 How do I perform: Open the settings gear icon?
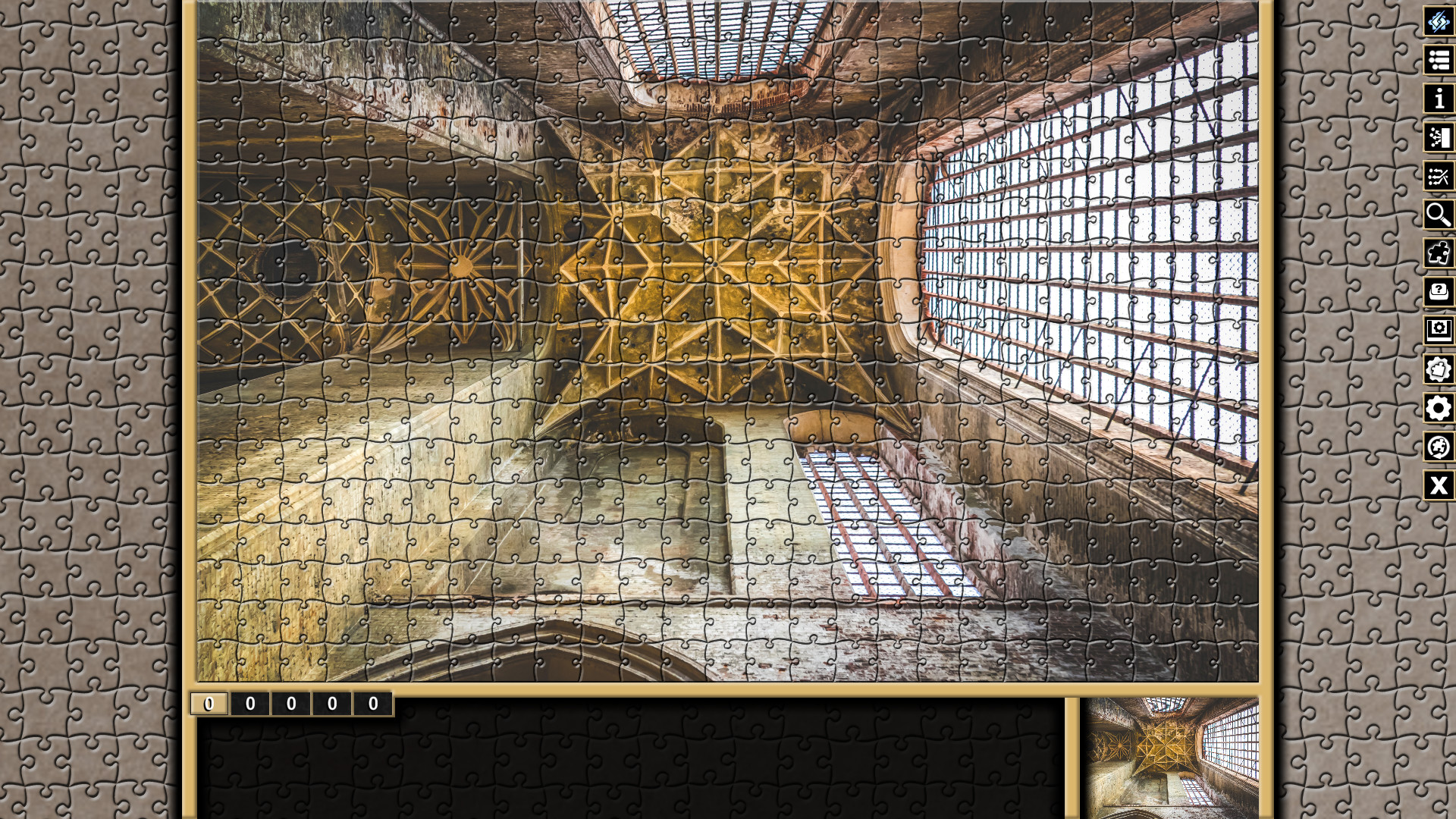point(1439,409)
